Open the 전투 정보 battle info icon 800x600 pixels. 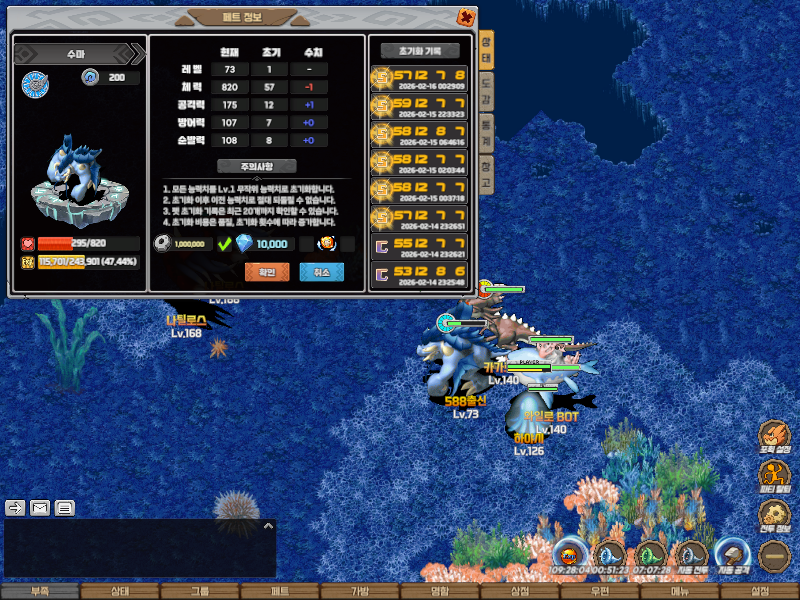pos(774,516)
